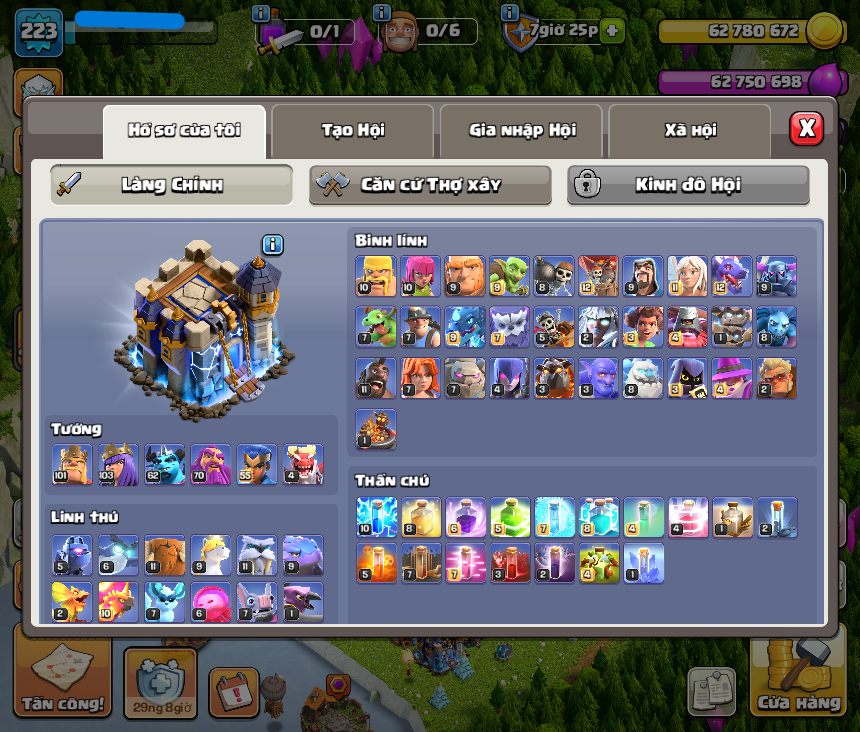
Task: Select the Barbarian troop icon
Action: [x=375, y=276]
